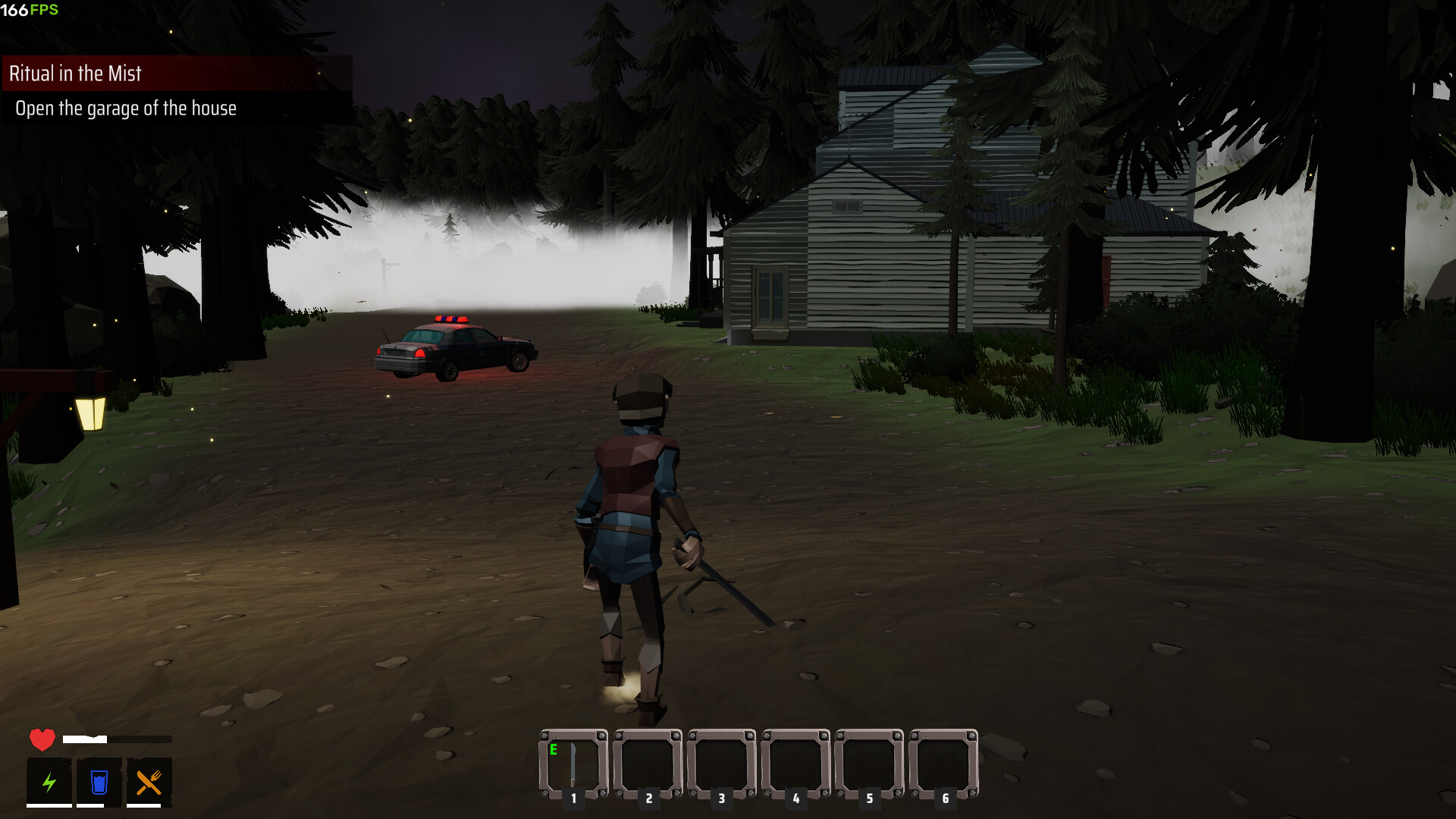Click the Open the garage objective text

click(125, 108)
